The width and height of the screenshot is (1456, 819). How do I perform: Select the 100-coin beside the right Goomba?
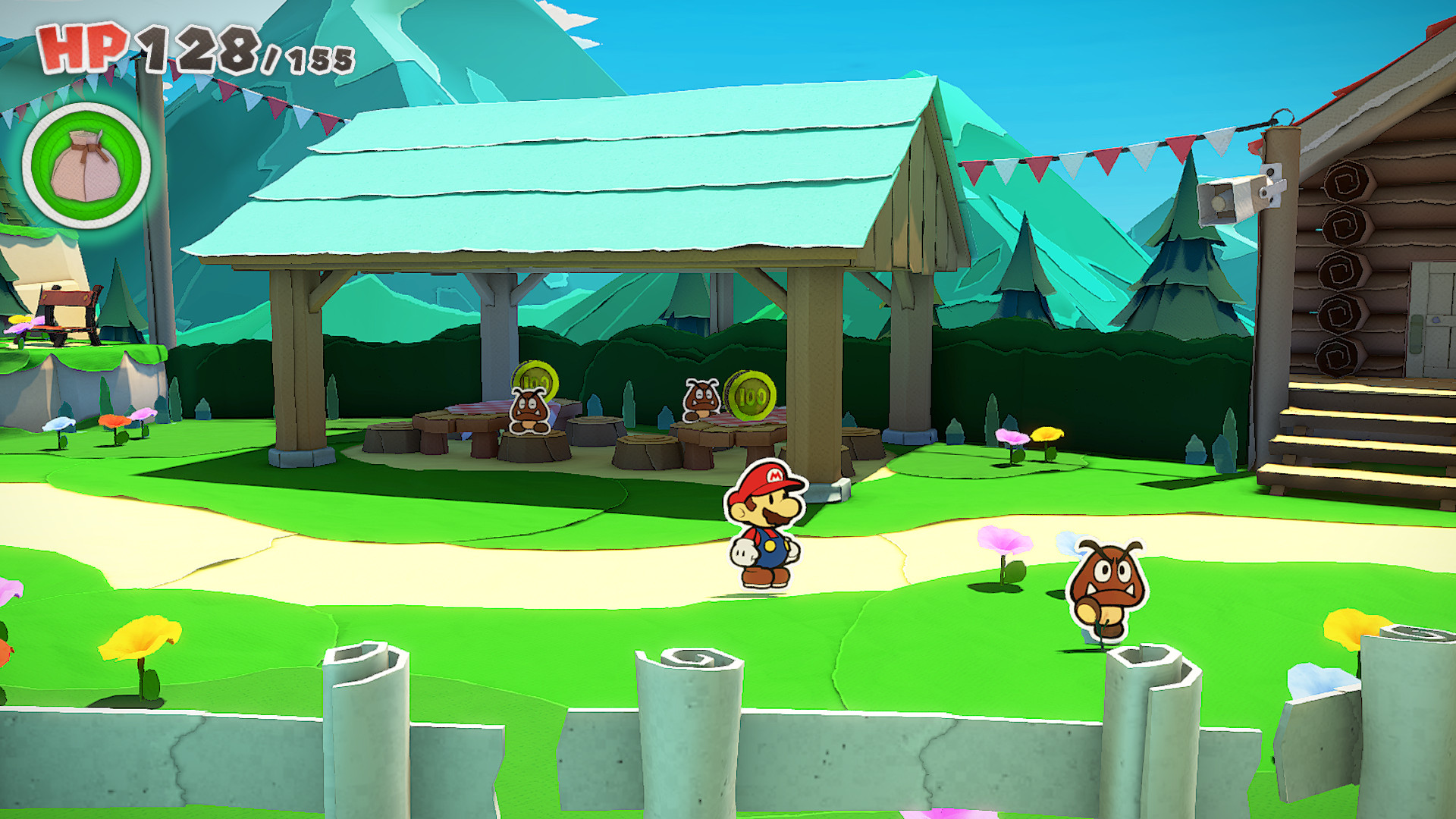click(751, 394)
